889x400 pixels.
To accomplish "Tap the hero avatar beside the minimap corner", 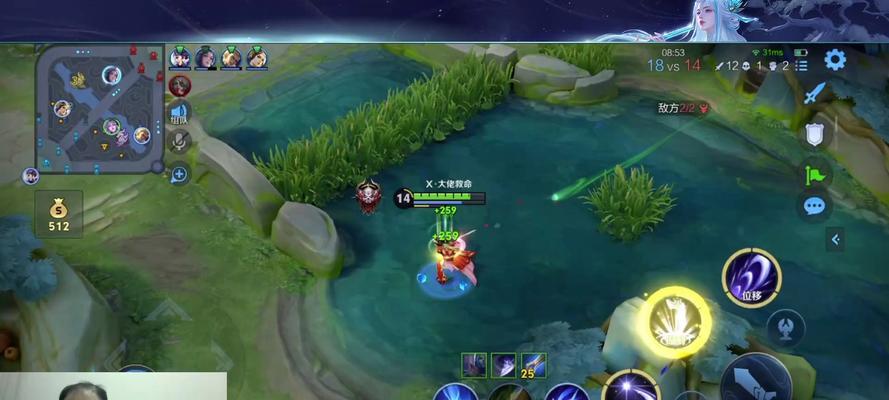I will coord(30,176).
